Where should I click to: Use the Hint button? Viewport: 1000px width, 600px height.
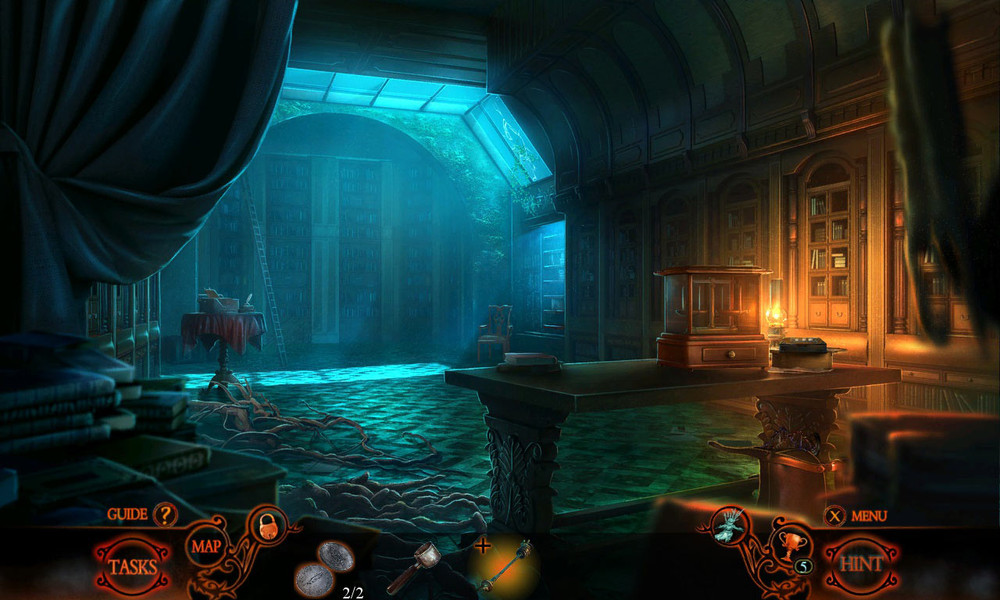click(861, 563)
